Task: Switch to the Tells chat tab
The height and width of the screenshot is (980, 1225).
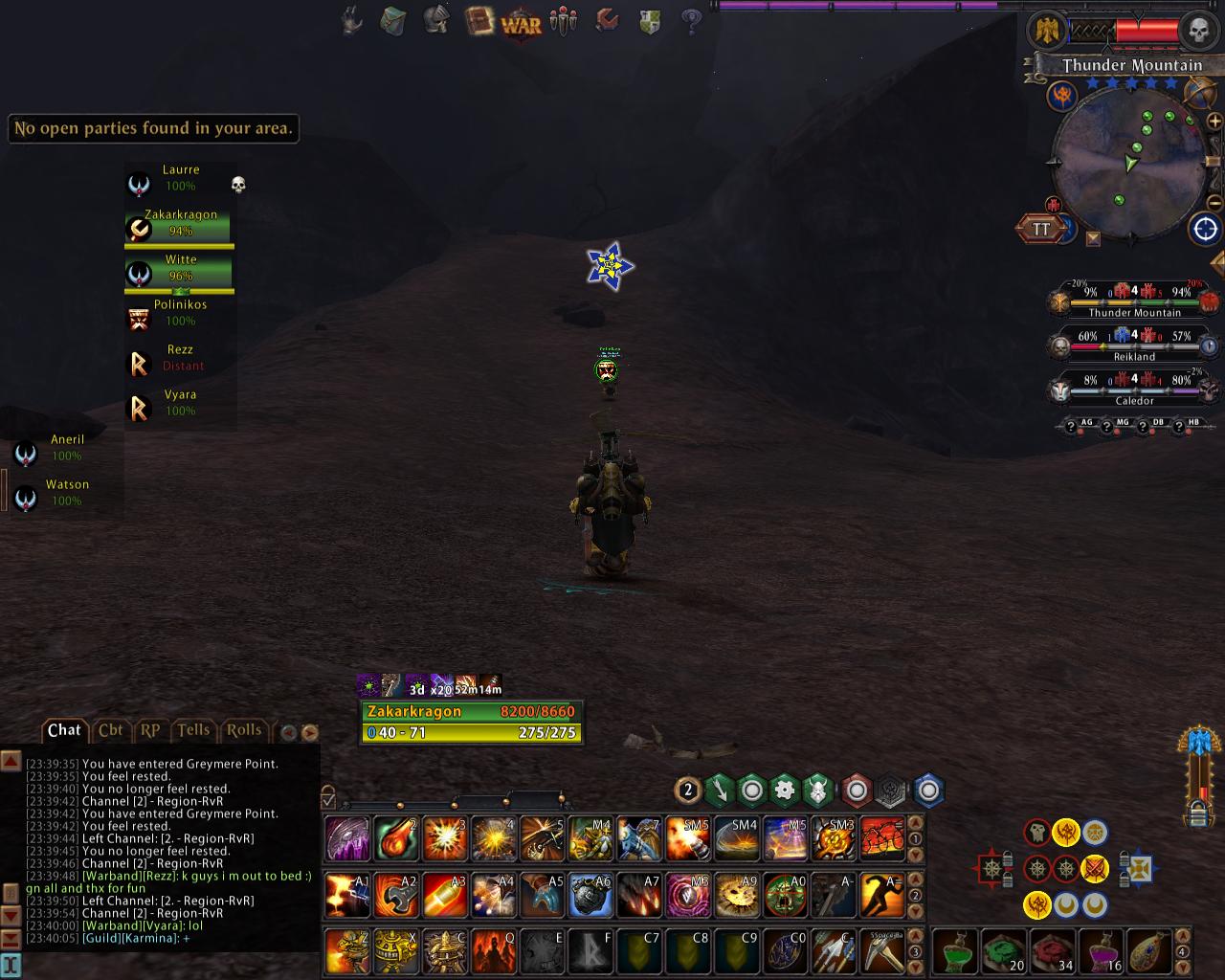Action: point(193,730)
